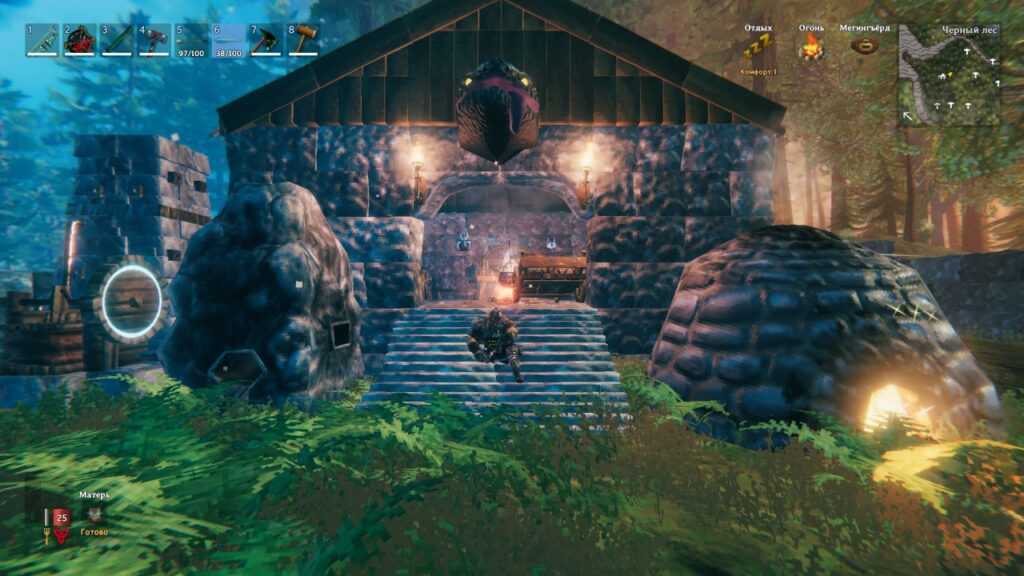
Task: Select hotbar slot 1 with the sword
Action: (41, 40)
